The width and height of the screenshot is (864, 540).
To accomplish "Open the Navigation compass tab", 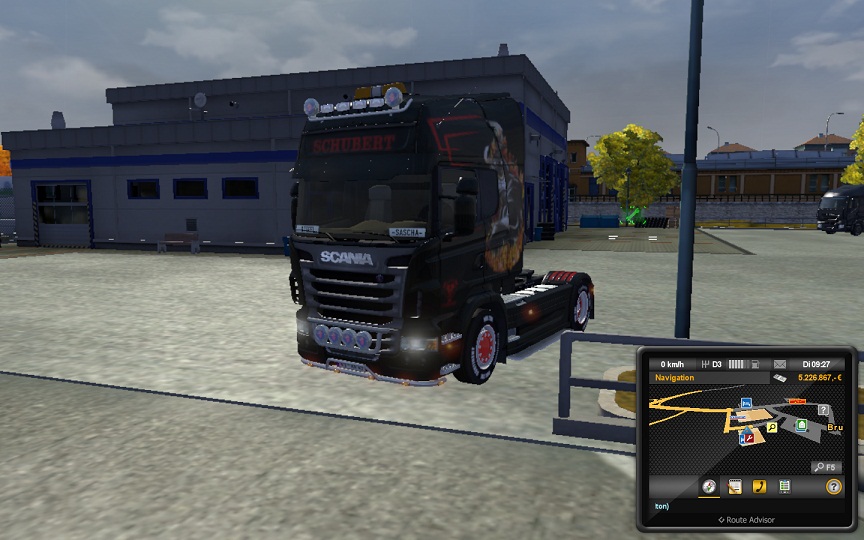I will click(709, 487).
